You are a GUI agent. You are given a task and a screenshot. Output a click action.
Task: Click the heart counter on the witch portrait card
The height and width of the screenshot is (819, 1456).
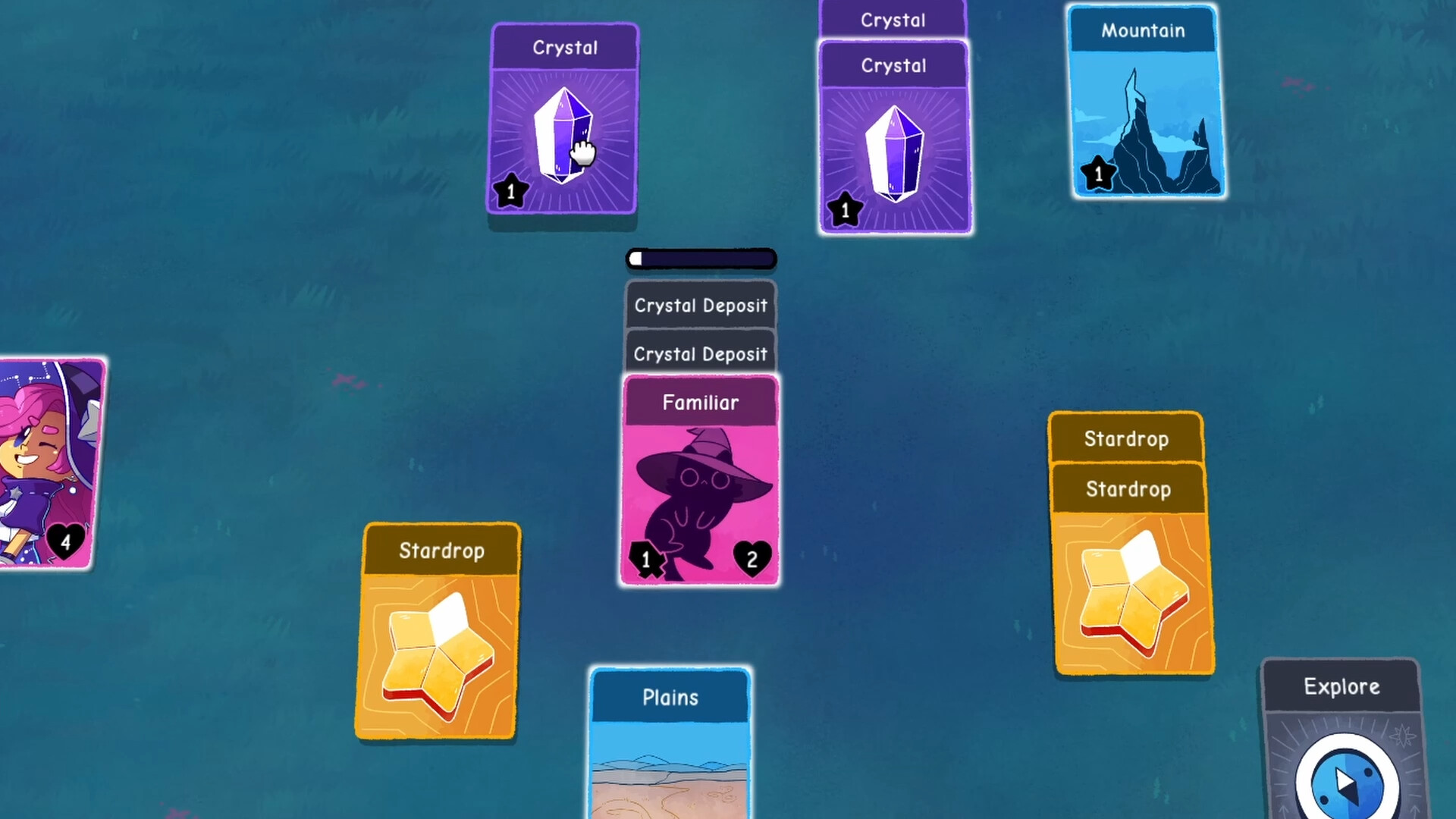(67, 542)
